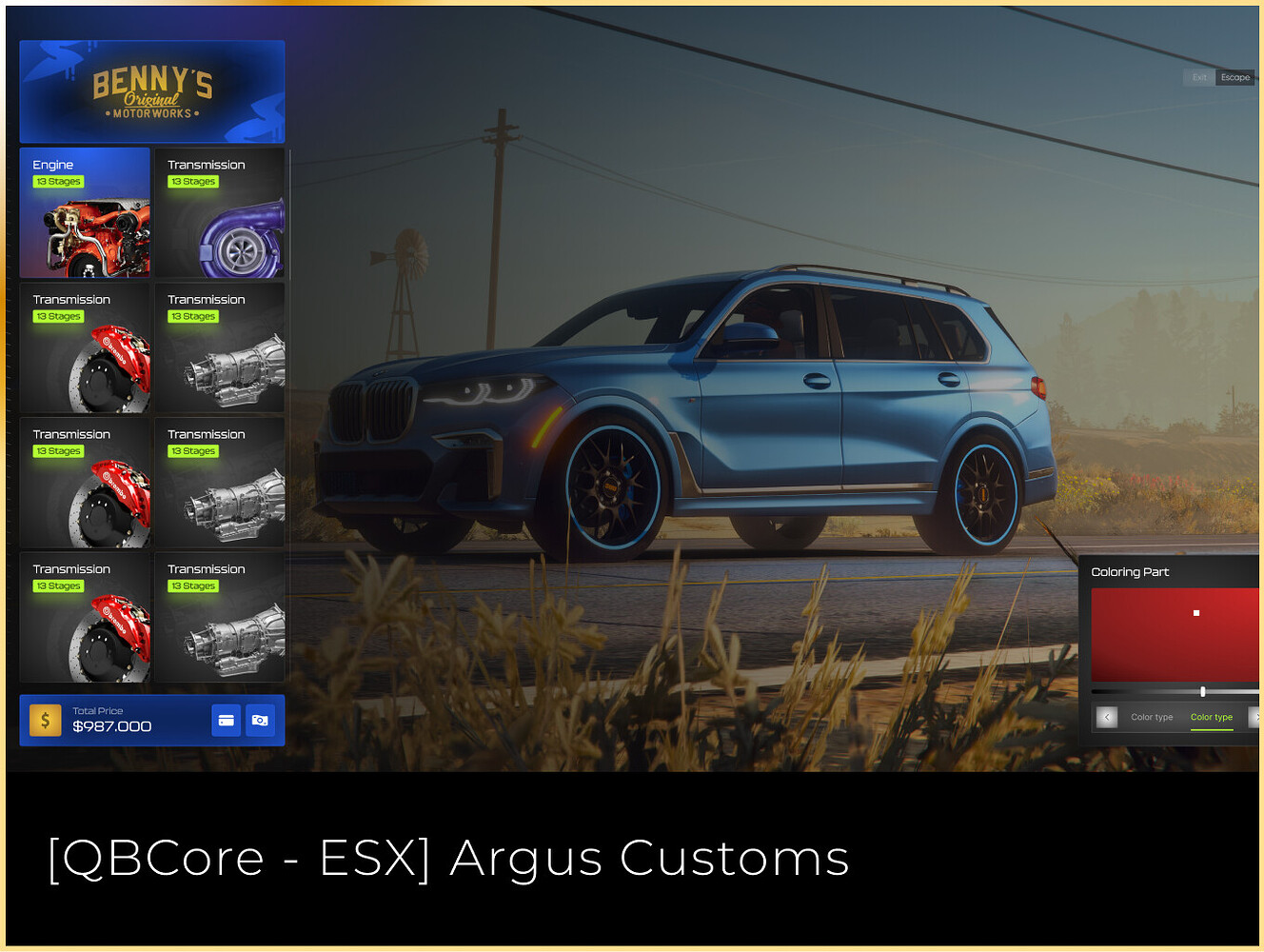Switch to the highlighted Color type tab
This screenshot has height=952, width=1264.
pos(1211,717)
